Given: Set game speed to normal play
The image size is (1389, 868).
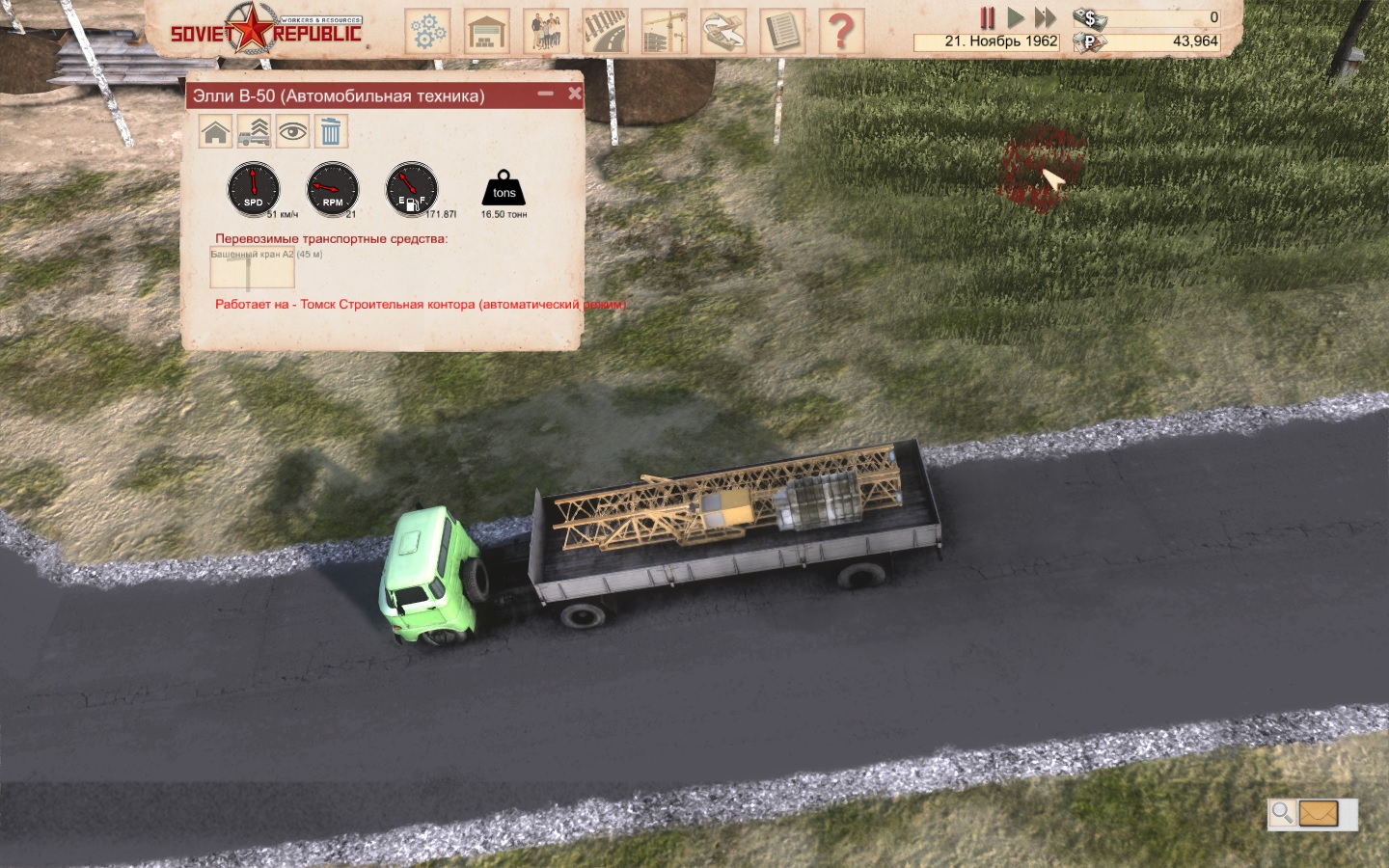Looking at the screenshot, I should click(1015, 17).
